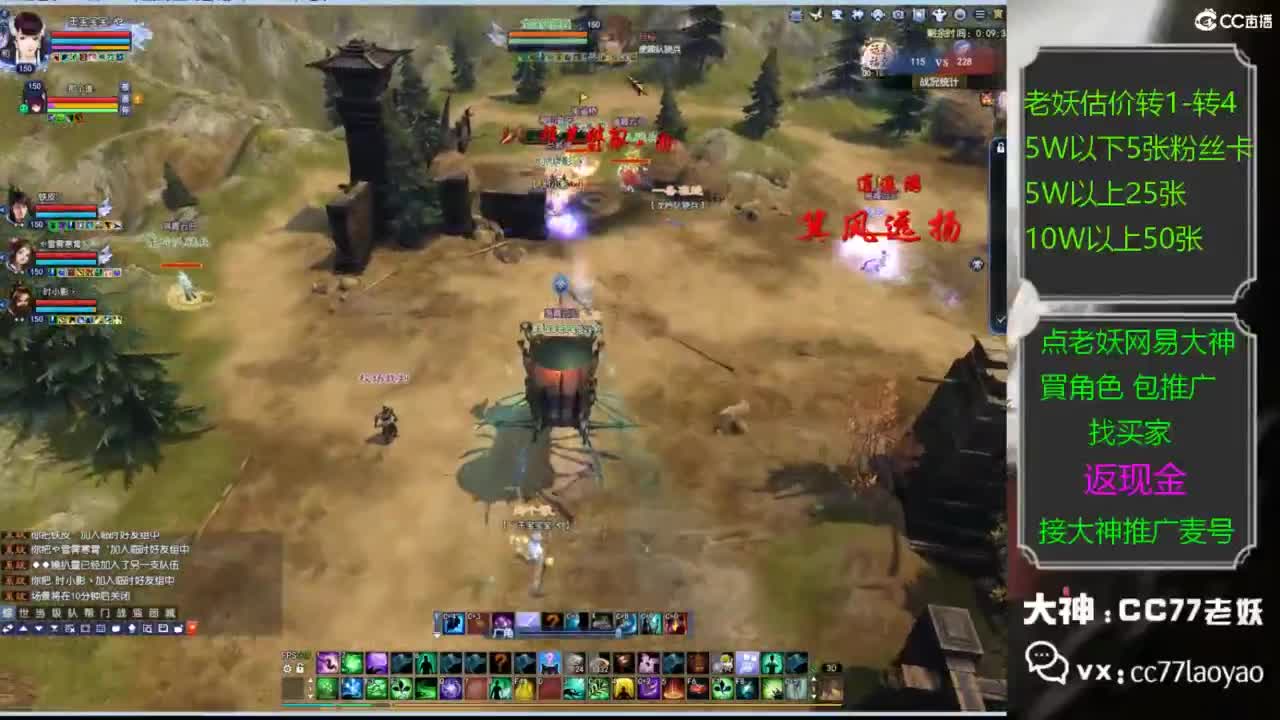Open the camera/screenshot icon in the minimap bar
Image resolution: width=1280 pixels, height=720 pixels.
(900, 13)
